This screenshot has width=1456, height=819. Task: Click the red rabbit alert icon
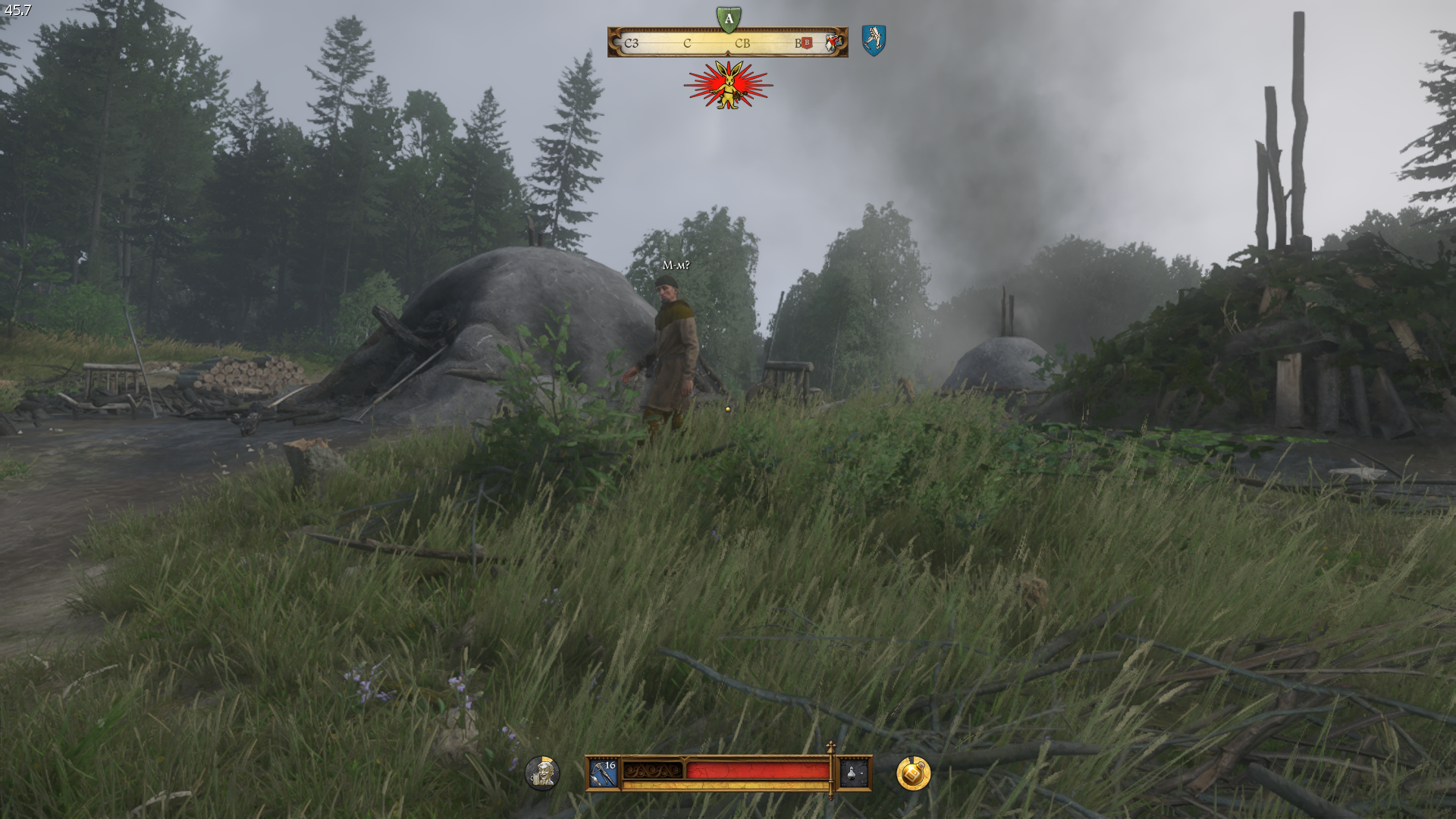pyautogui.click(x=728, y=86)
